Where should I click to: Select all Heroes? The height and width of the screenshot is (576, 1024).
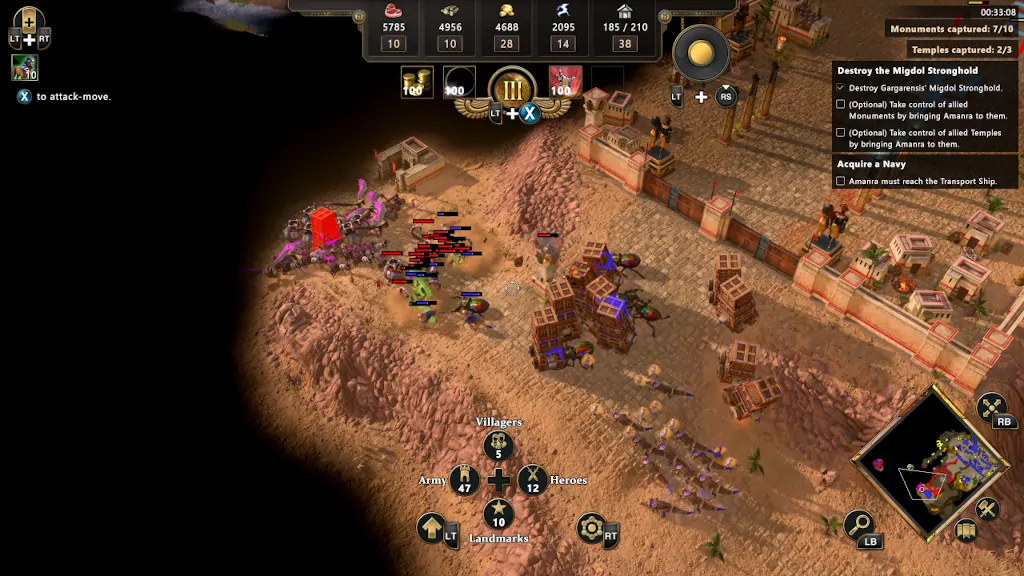pyautogui.click(x=532, y=480)
